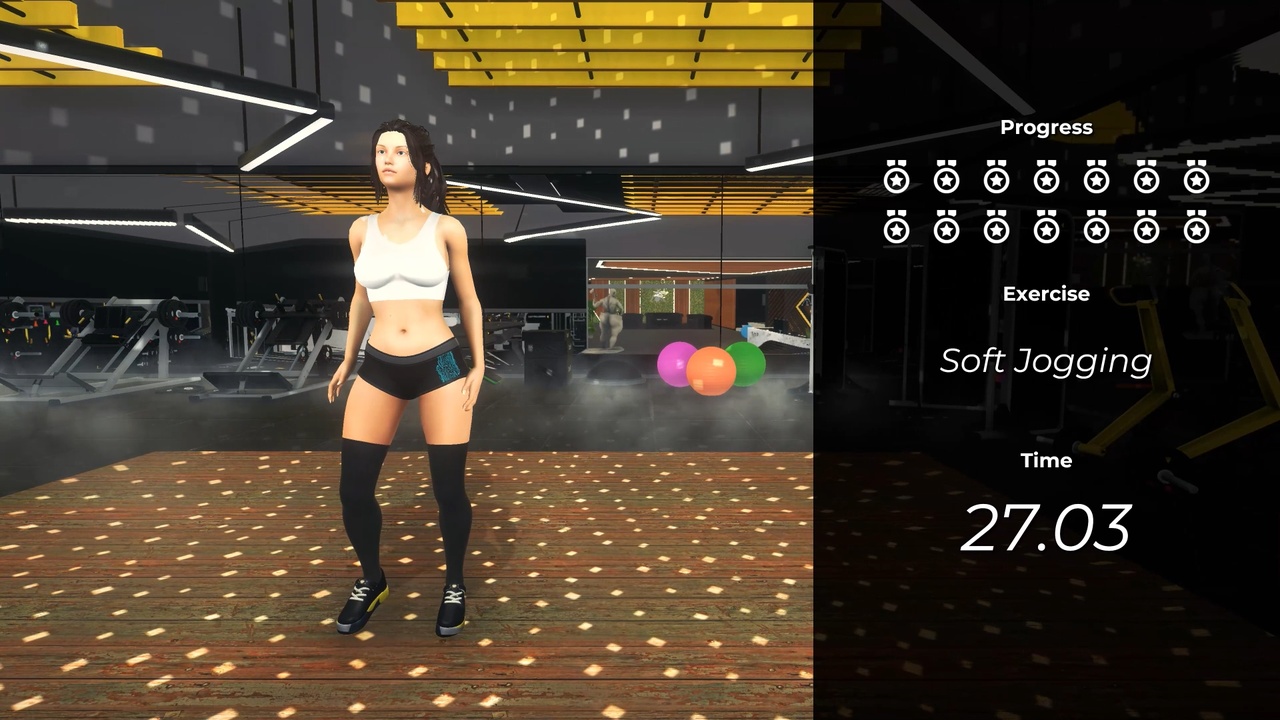Screen dimensions: 1280x720
Task: Select the first medal in the top Progress row
Action: [896, 180]
